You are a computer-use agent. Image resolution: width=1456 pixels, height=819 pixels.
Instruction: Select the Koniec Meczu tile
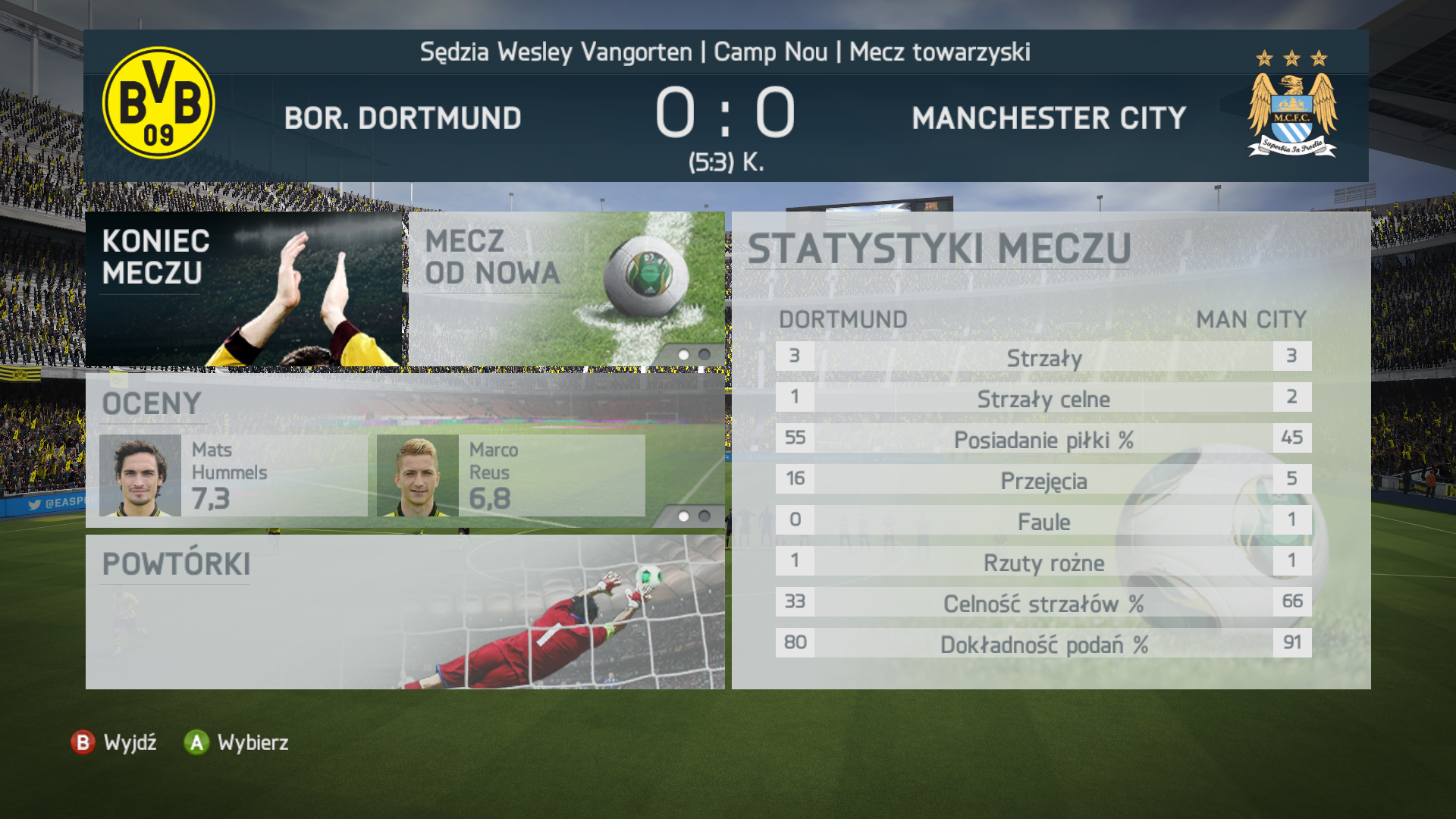pyautogui.click(x=243, y=288)
